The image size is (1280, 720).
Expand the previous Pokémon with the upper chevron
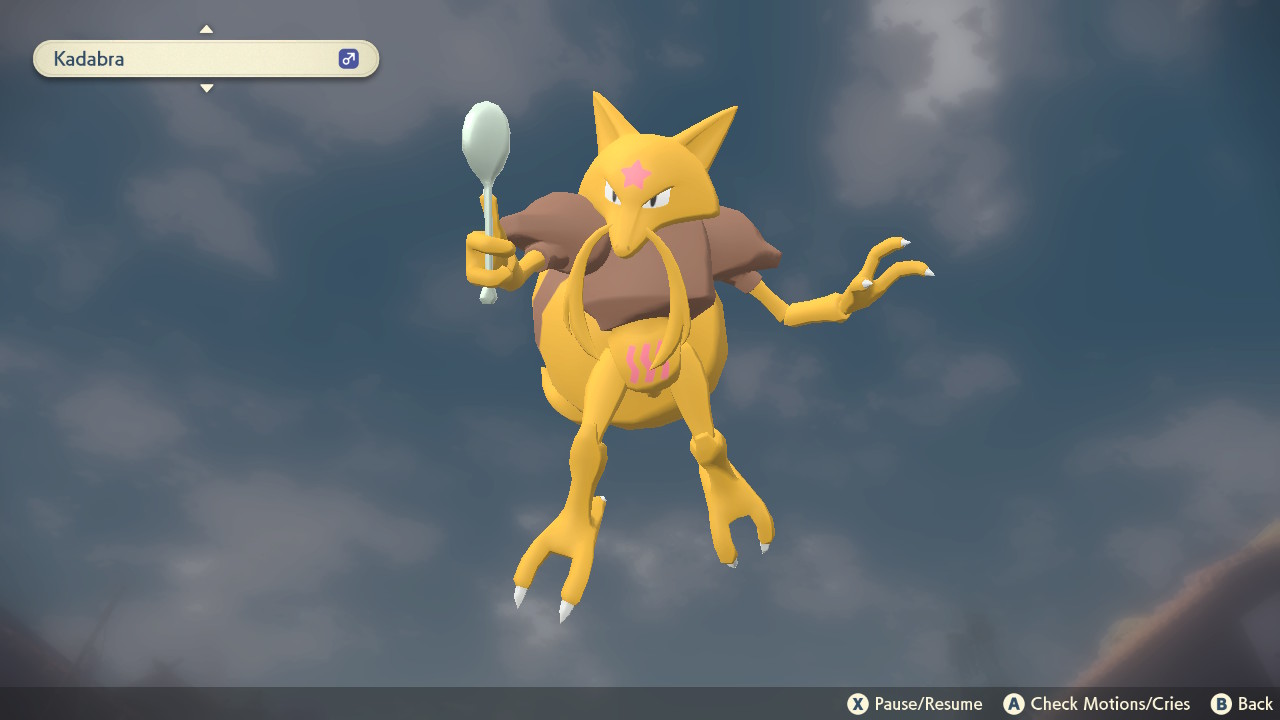(206, 29)
